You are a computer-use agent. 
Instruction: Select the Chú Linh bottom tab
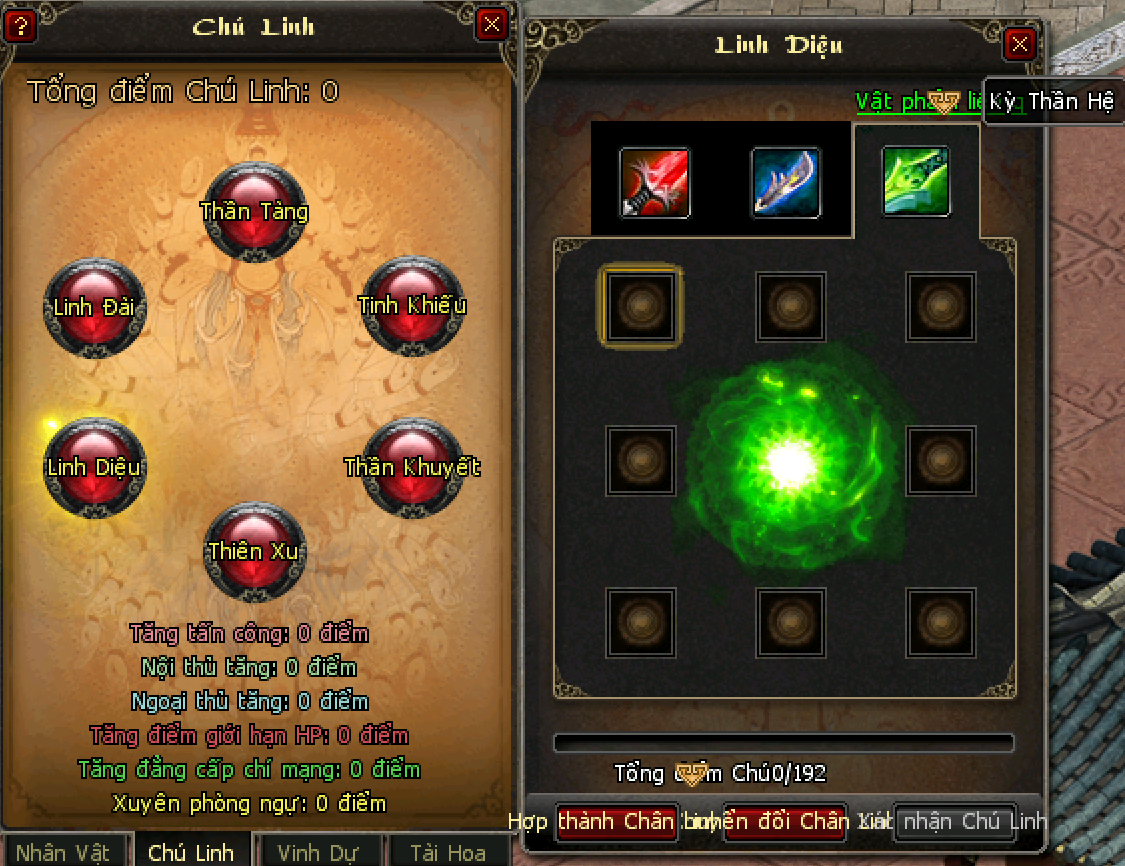(191, 852)
